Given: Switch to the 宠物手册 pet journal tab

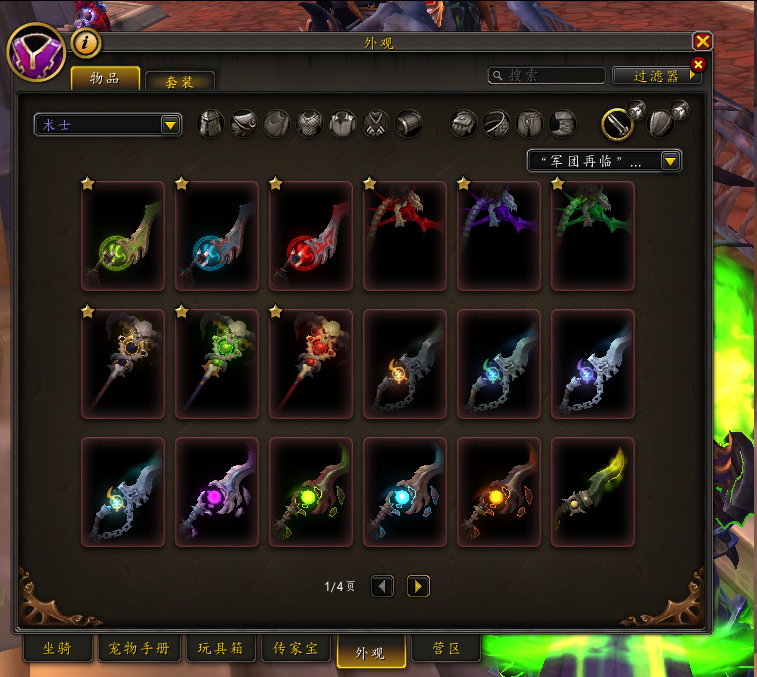Looking at the screenshot, I should click(139, 649).
